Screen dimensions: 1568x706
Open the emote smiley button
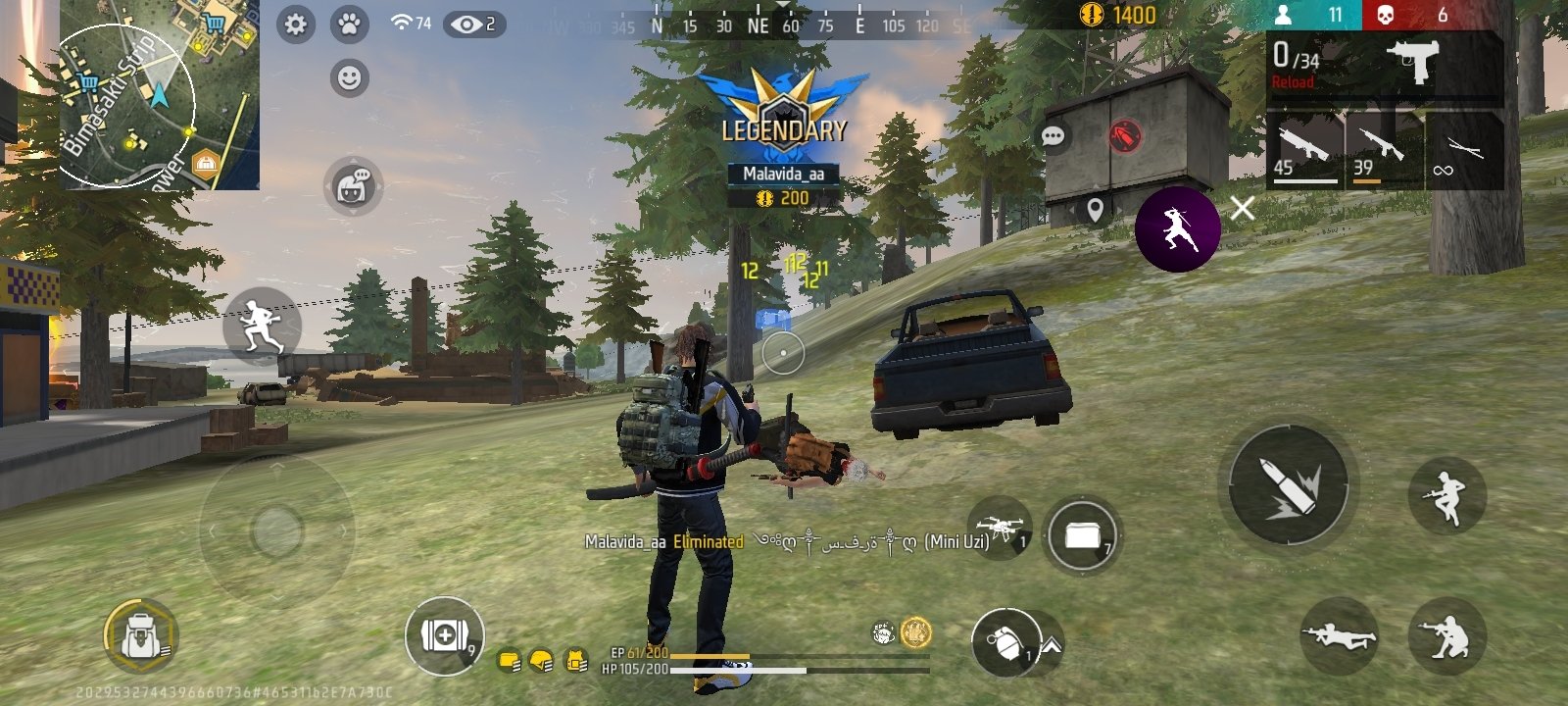point(349,77)
